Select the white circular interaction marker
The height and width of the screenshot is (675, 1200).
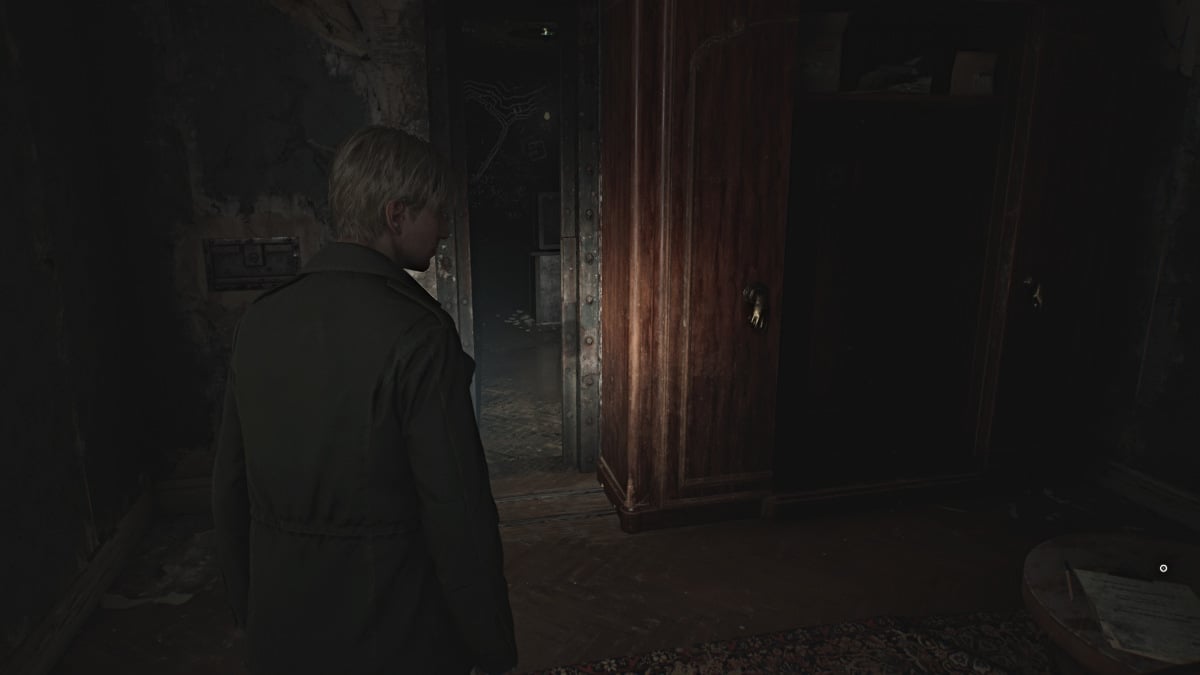(x=1163, y=568)
